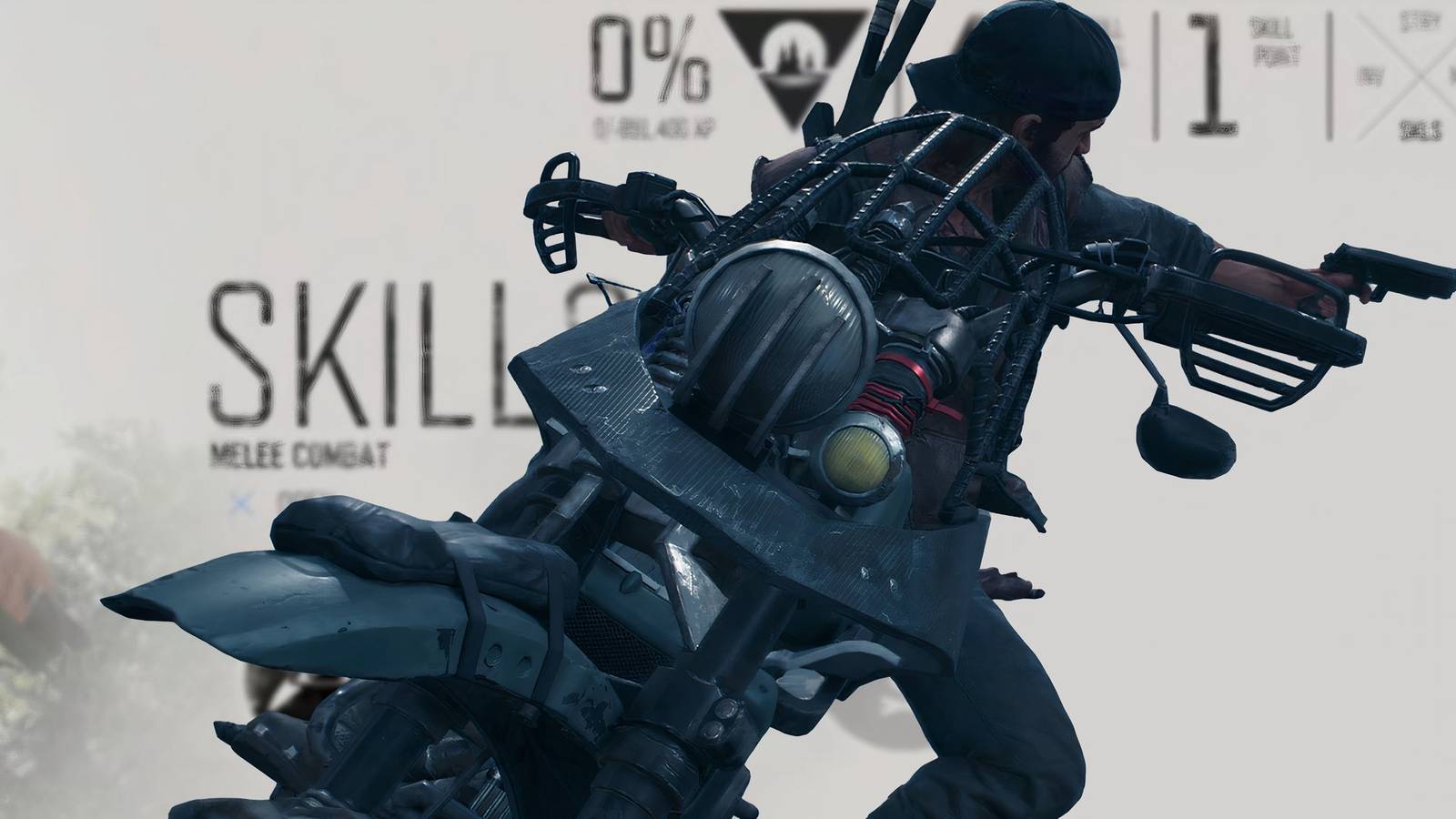Image resolution: width=1456 pixels, height=819 pixels.
Task: Click the SKILLS label beneath the crossed navigator
Action: click(x=1420, y=129)
